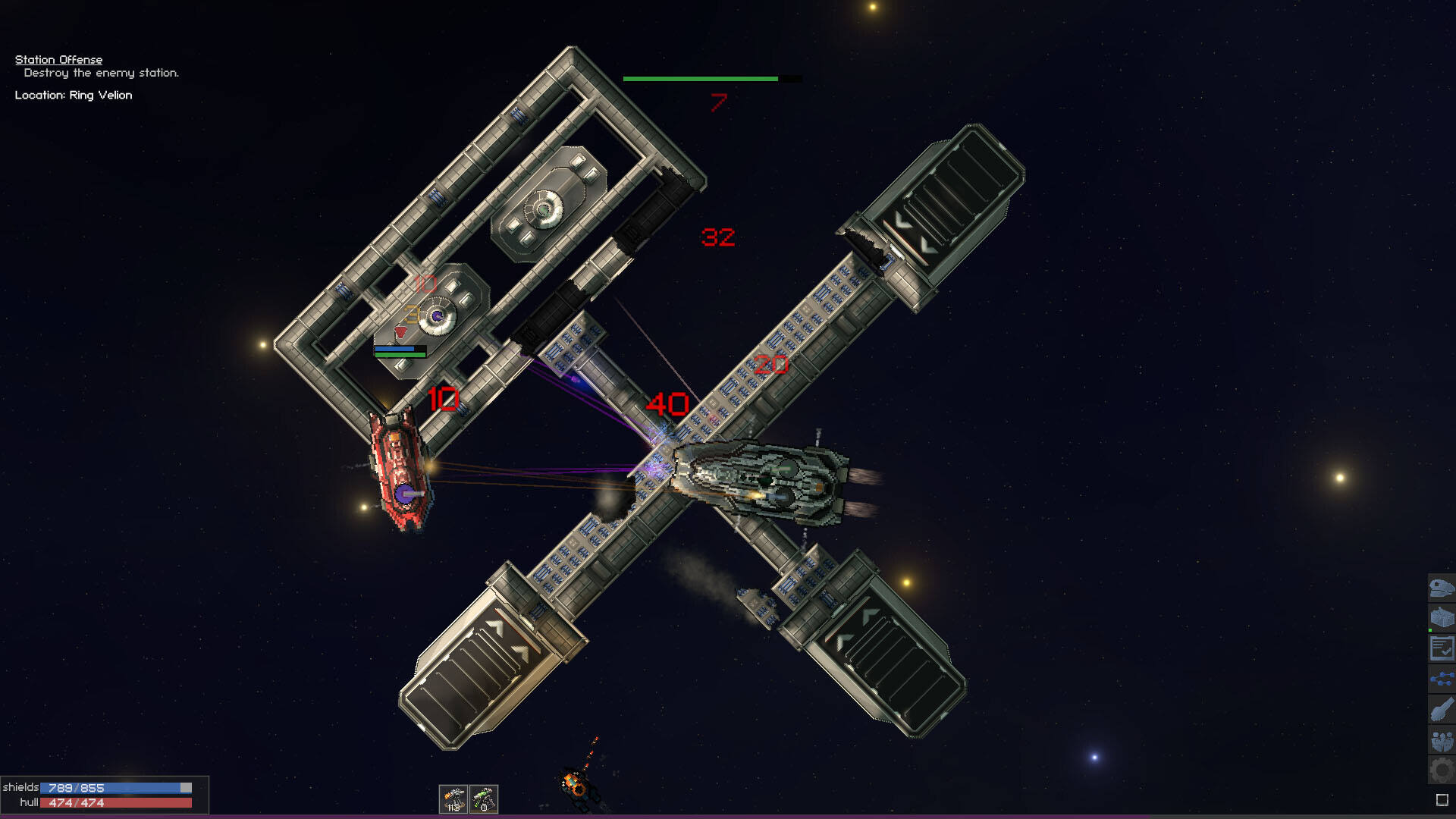This screenshot has width=1456, height=819.
Task: Open the captain's hat menu icon
Action: pos(1441,588)
